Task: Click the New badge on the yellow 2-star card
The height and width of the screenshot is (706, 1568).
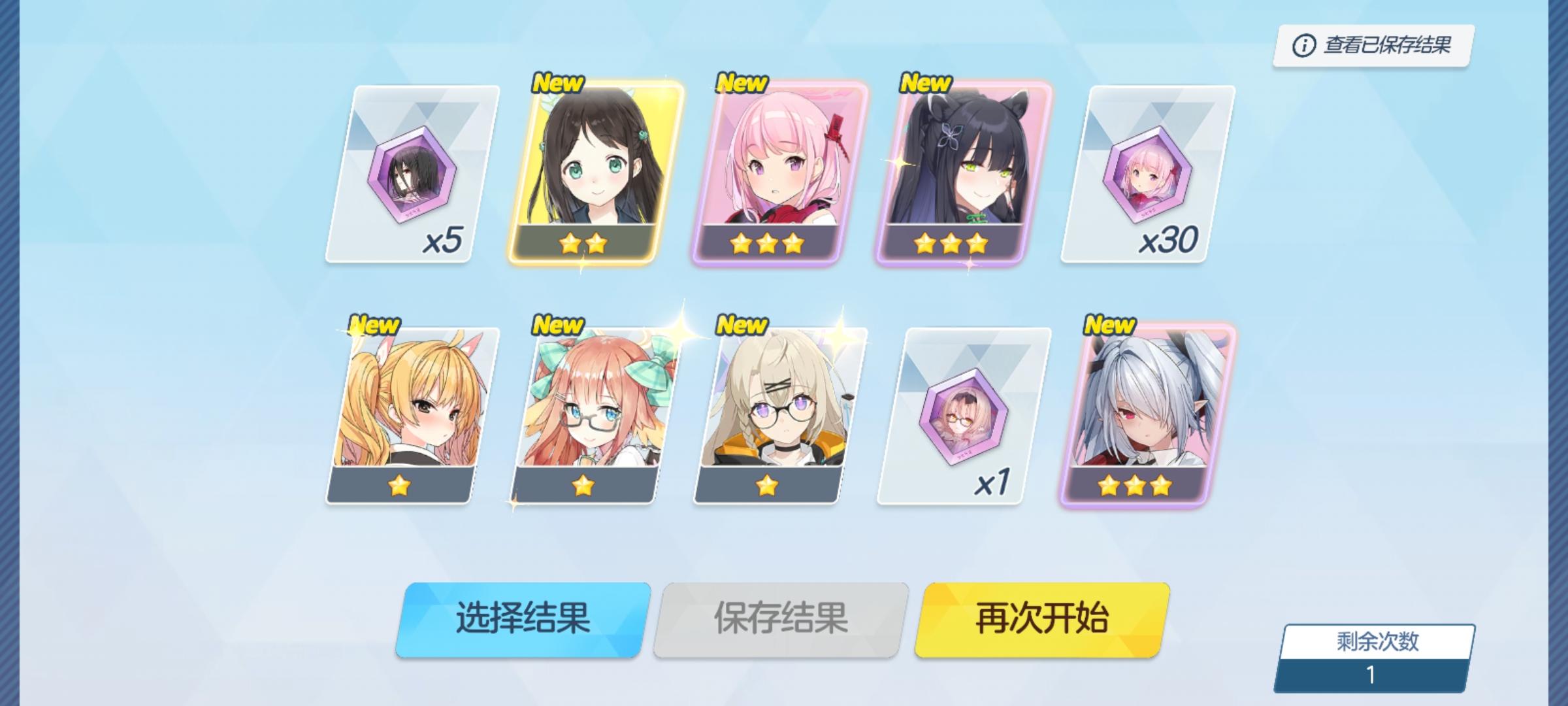Action: click(x=559, y=83)
